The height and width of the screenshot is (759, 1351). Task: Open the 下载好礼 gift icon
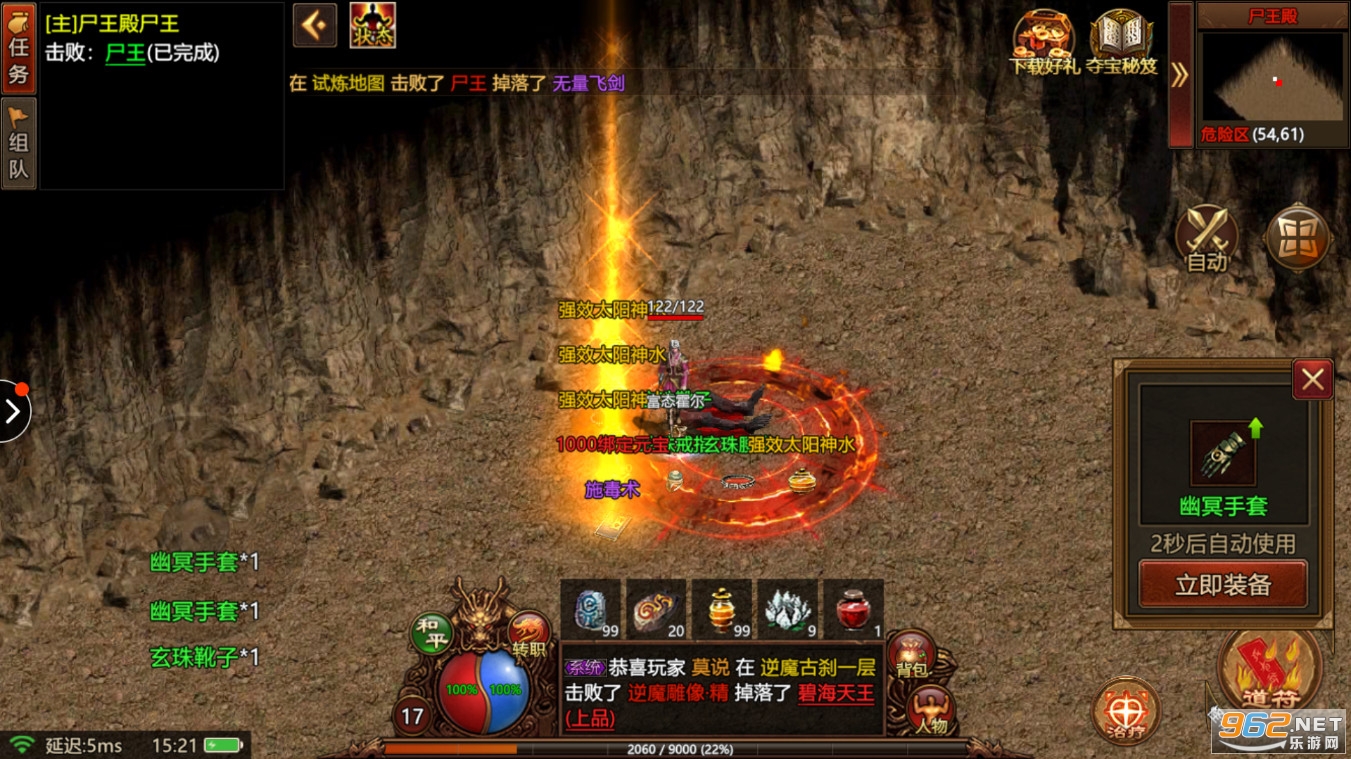tap(1044, 42)
